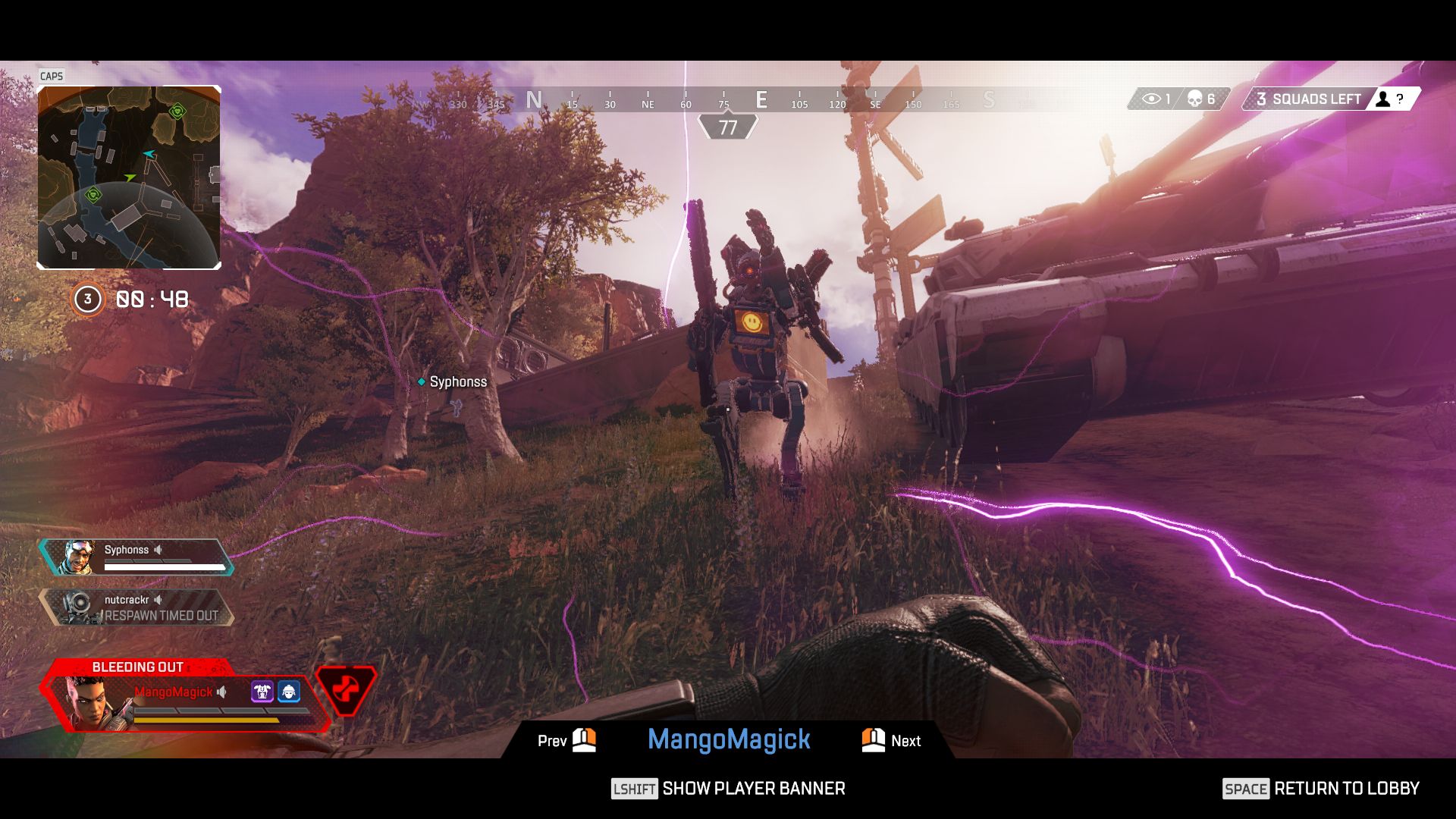The width and height of the screenshot is (1456, 819).
Task: Click the MangoMagick spectating name label
Action: click(x=729, y=739)
